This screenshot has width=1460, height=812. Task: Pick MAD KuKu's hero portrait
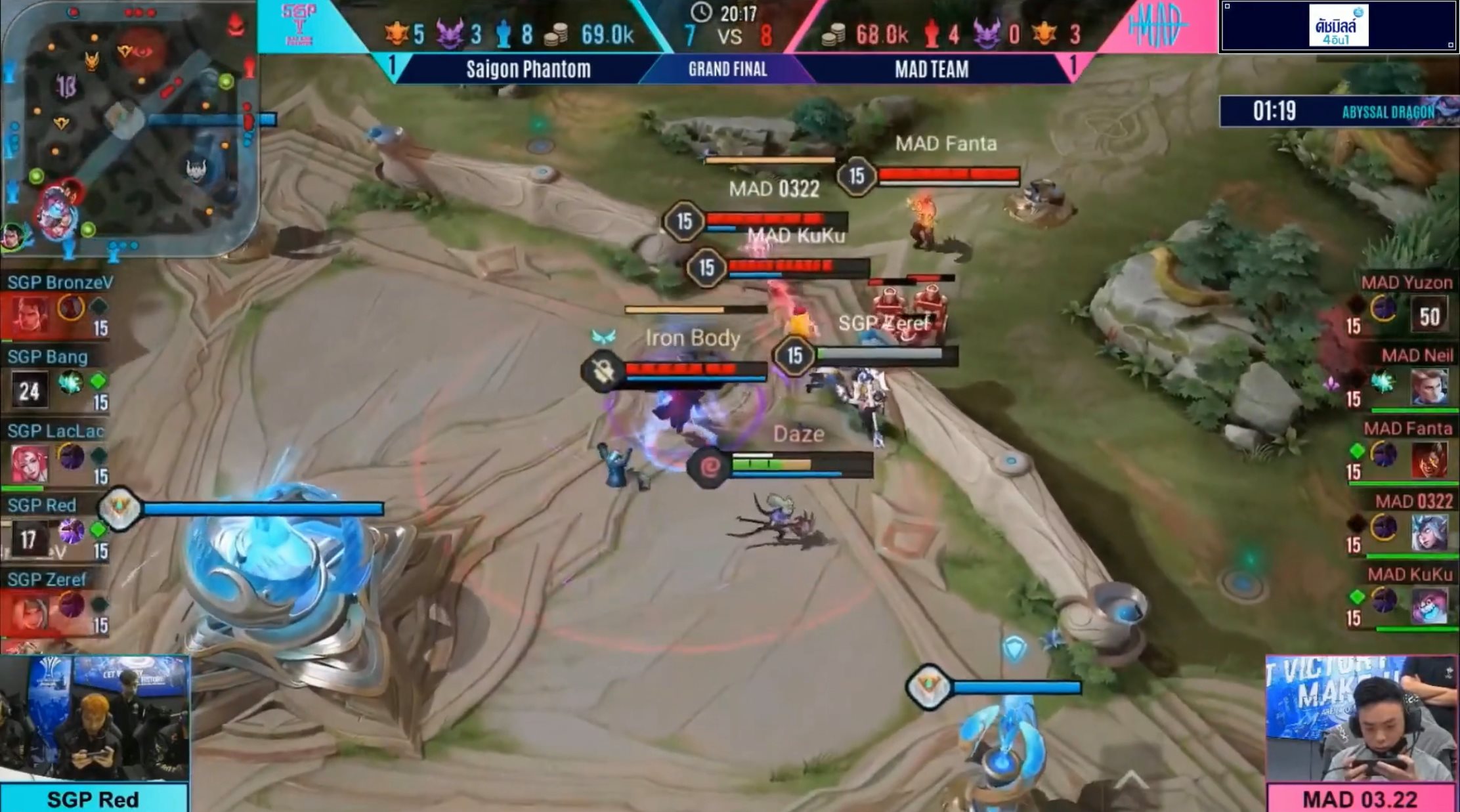click(x=1429, y=605)
